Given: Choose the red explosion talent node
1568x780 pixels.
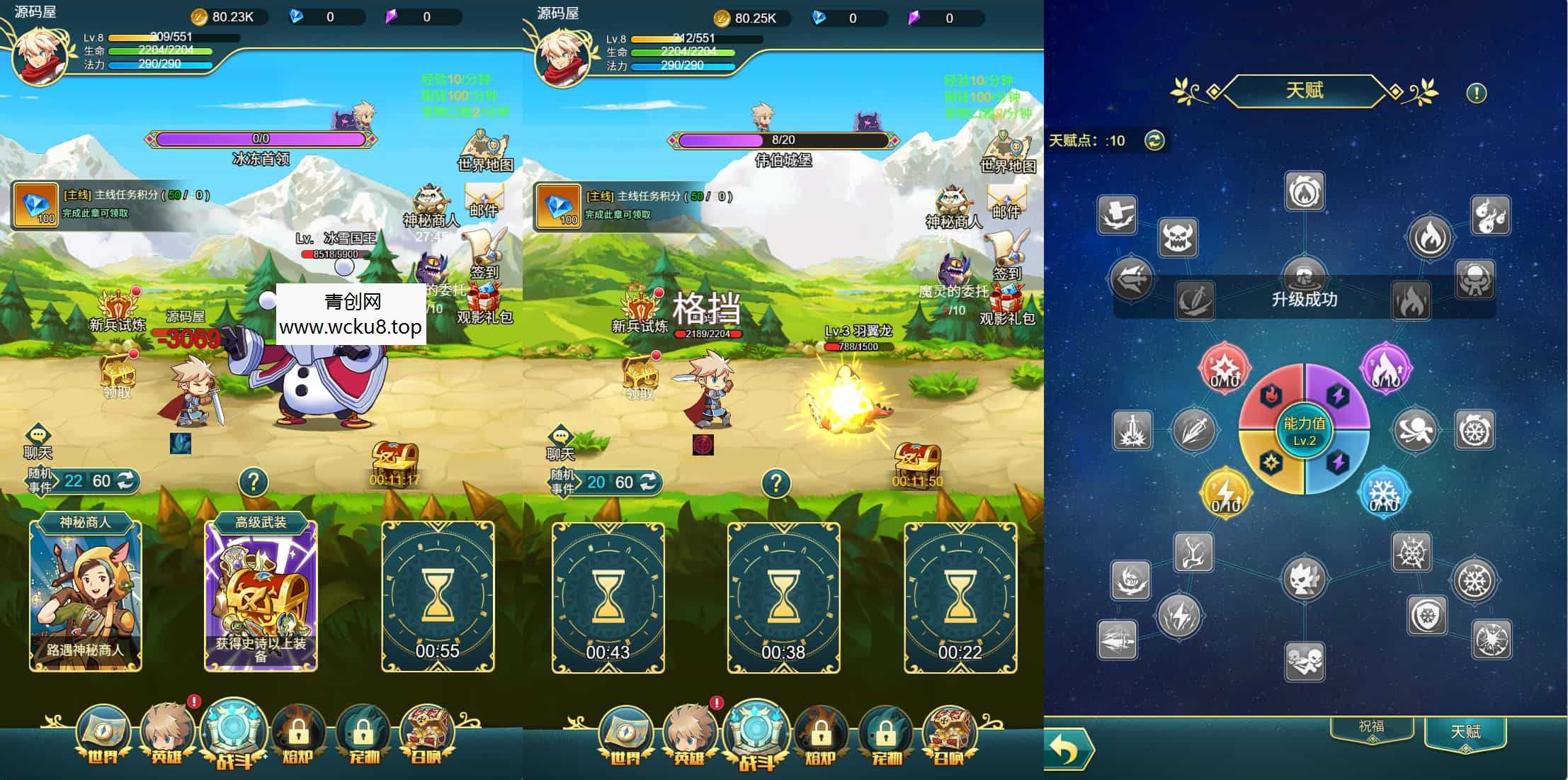Looking at the screenshot, I should 1224,367.
